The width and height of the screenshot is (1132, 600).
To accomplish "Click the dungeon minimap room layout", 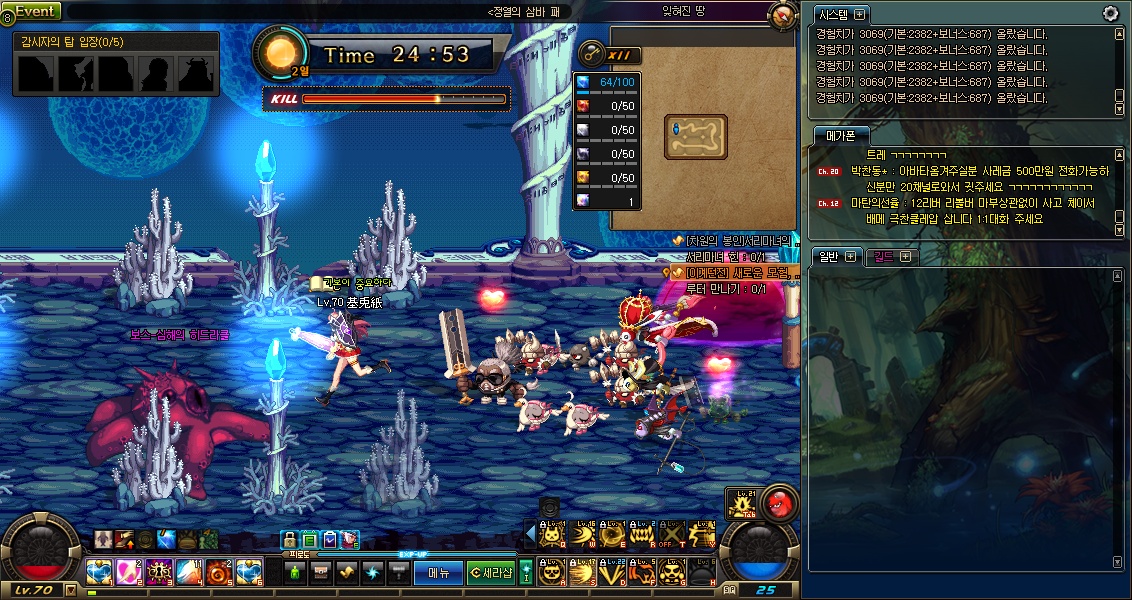I will point(696,134).
